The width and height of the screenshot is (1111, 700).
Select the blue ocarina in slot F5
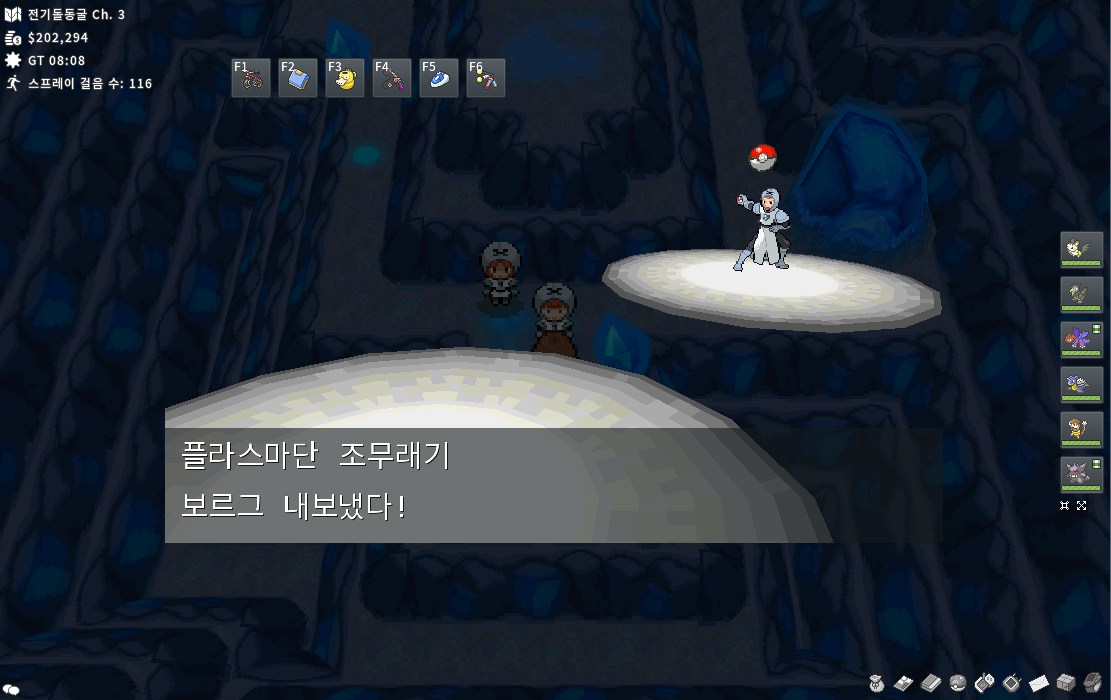439,78
